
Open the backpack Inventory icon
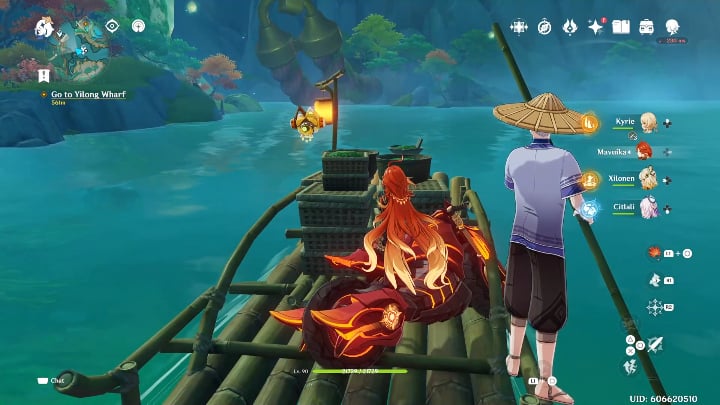(x=647, y=26)
